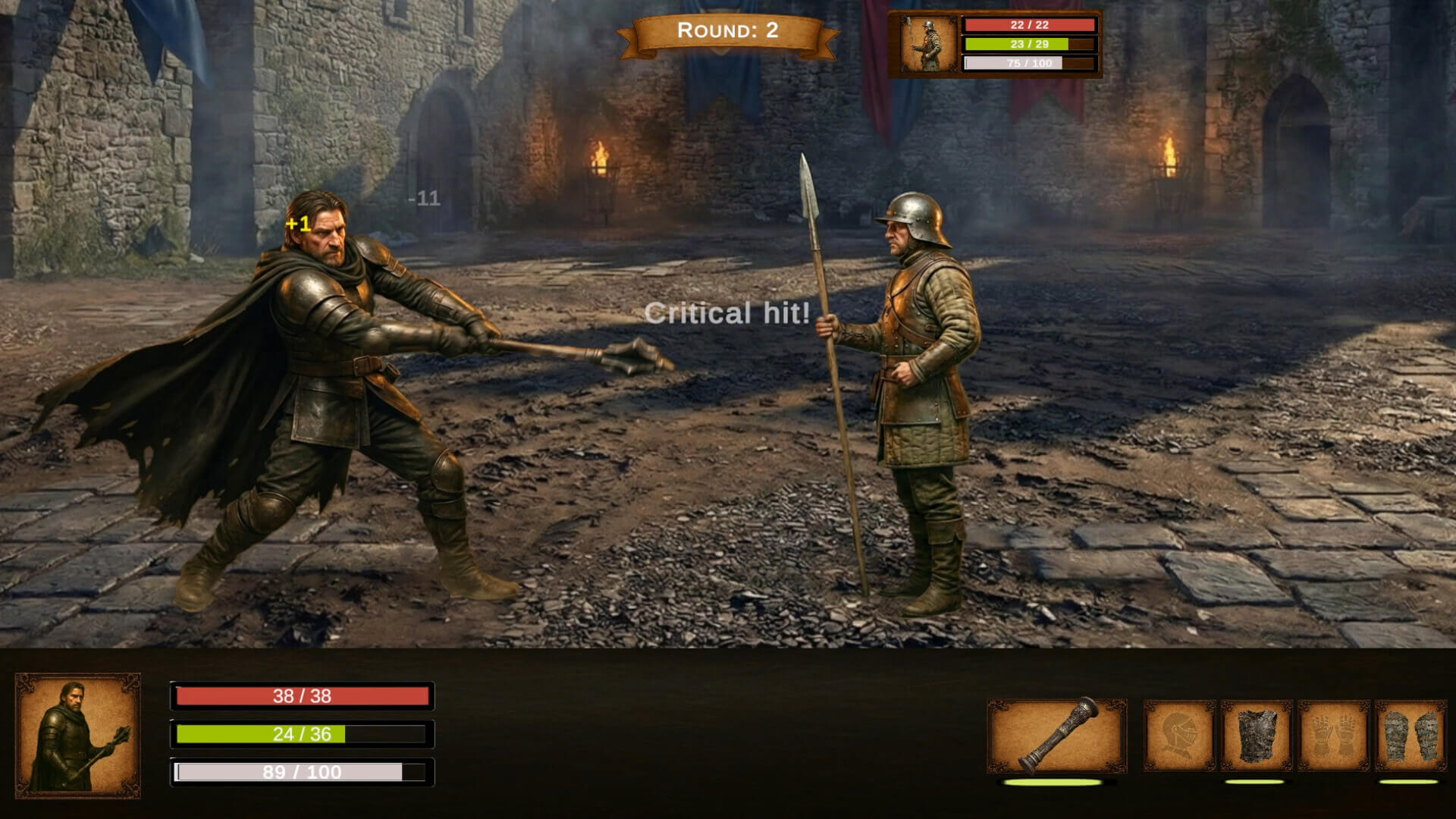Open the empty gauntlets equipment slot

(x=1333, y=736)
